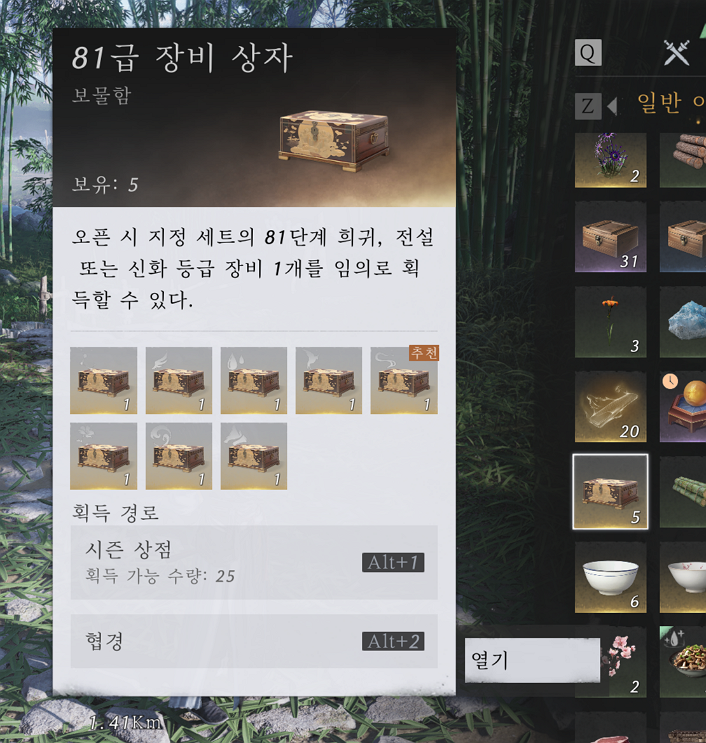Go to the 시즌 상점 acquisition route

(253, 562)
